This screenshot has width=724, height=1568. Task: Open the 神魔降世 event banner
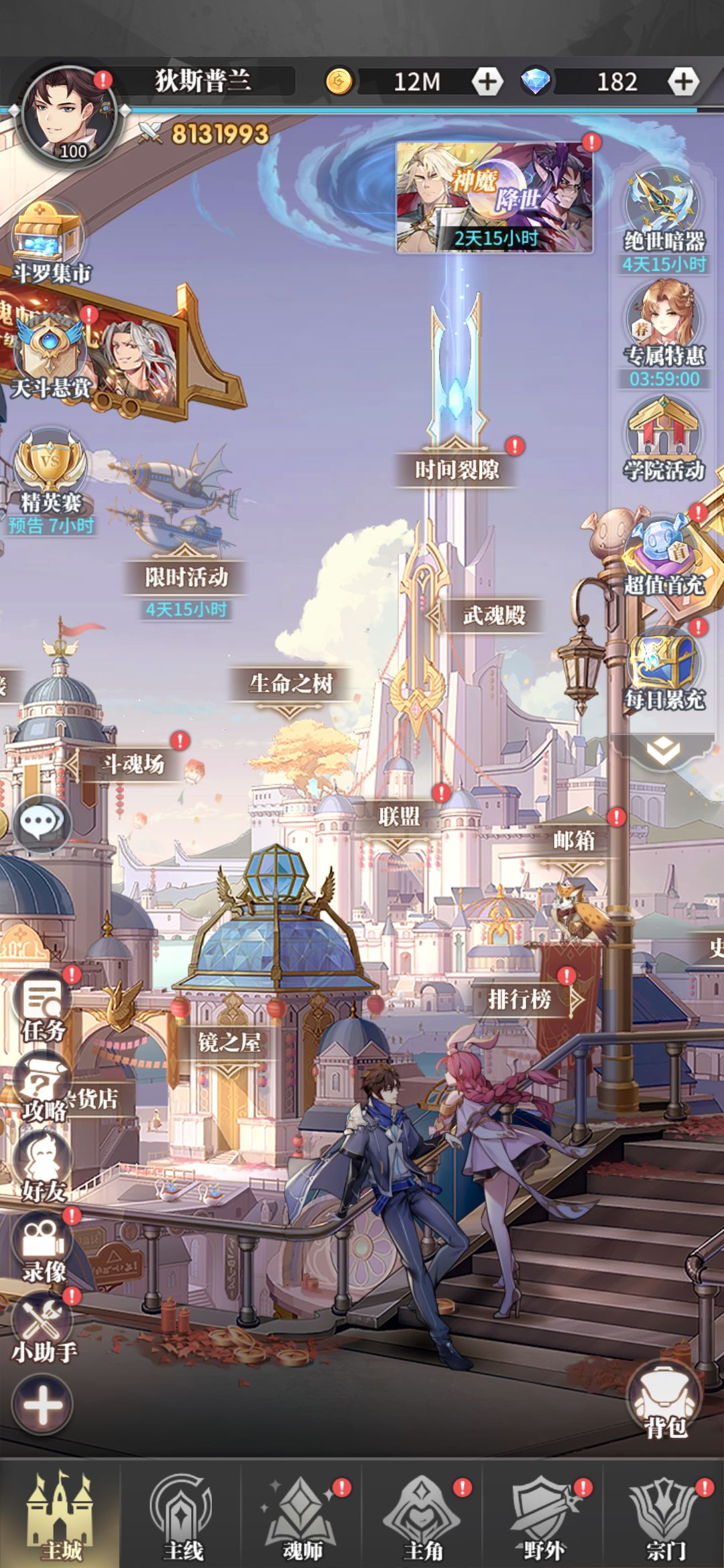[495, 198]
